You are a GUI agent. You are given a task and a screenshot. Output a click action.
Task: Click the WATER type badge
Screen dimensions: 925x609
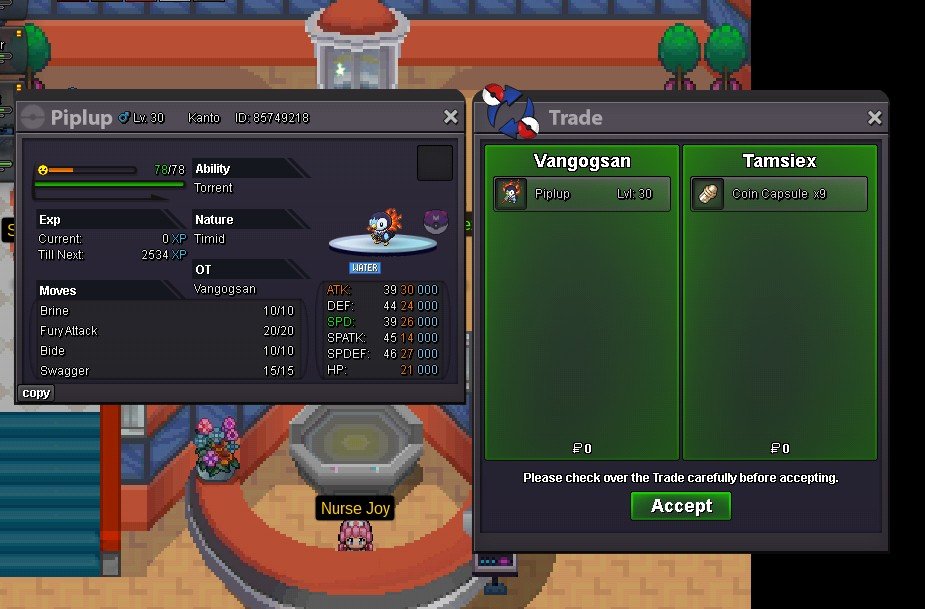pyautogui.click(x=365, y=268)
